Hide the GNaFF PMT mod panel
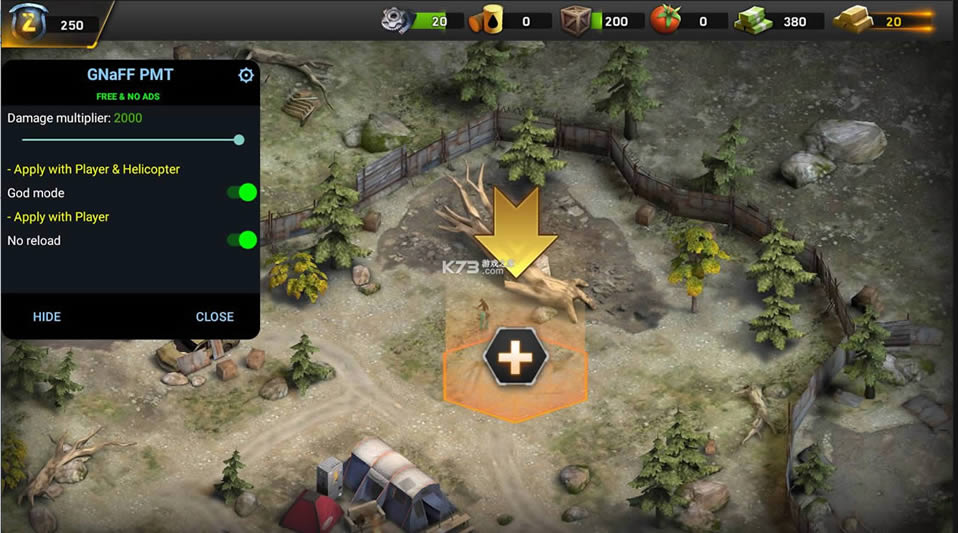958x533 pixels. (47, 317)
